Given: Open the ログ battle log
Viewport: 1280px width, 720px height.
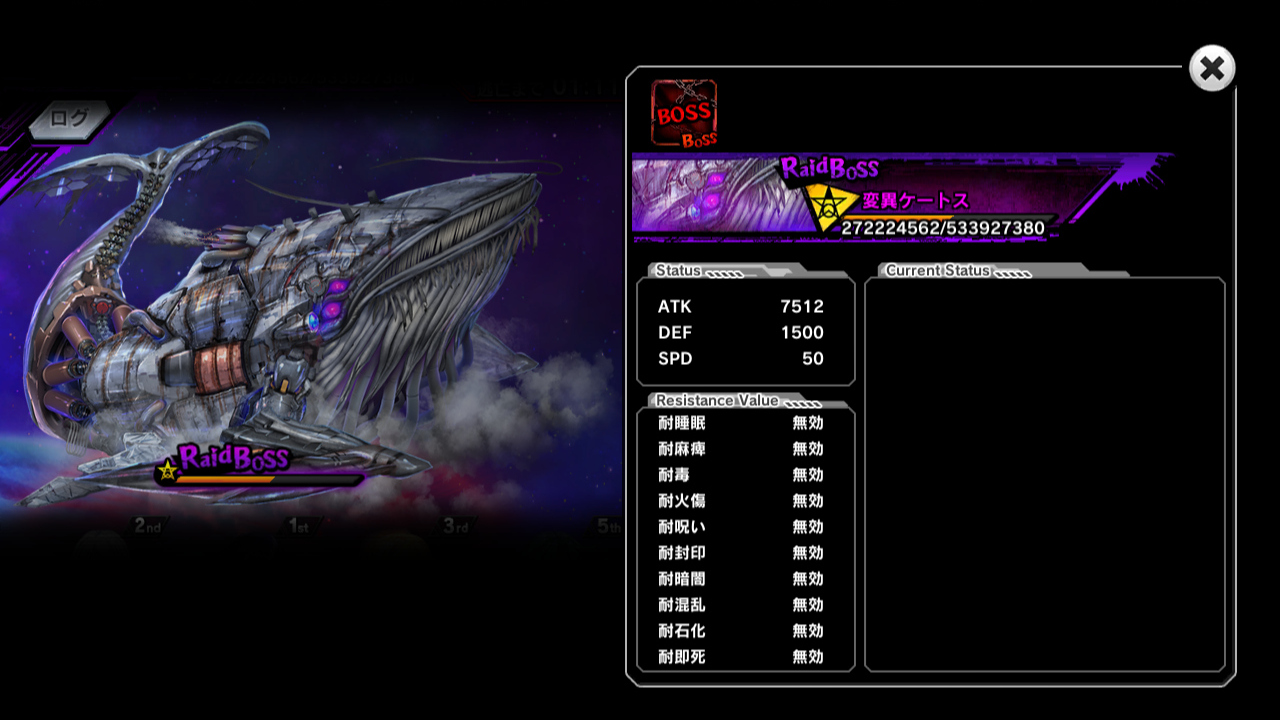Looking at the screenshot, I should pyautogui.click(x=70, y=119).
